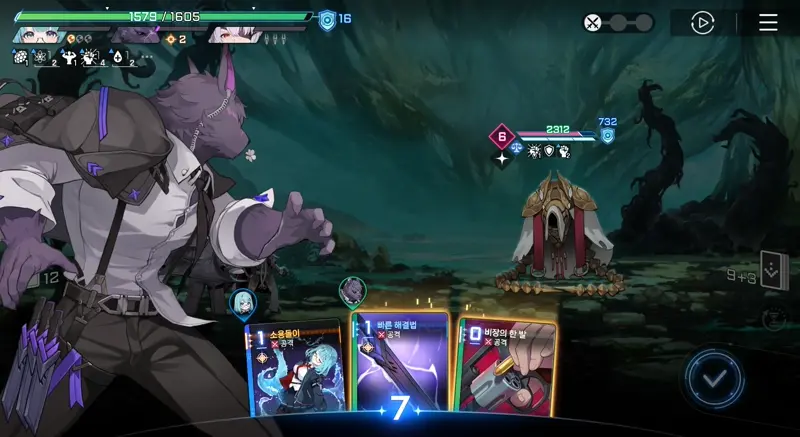Viewport: 800px width, 437px height.
Task: Check the enemy's action counter diamond
Action: [x=501, y=137]
